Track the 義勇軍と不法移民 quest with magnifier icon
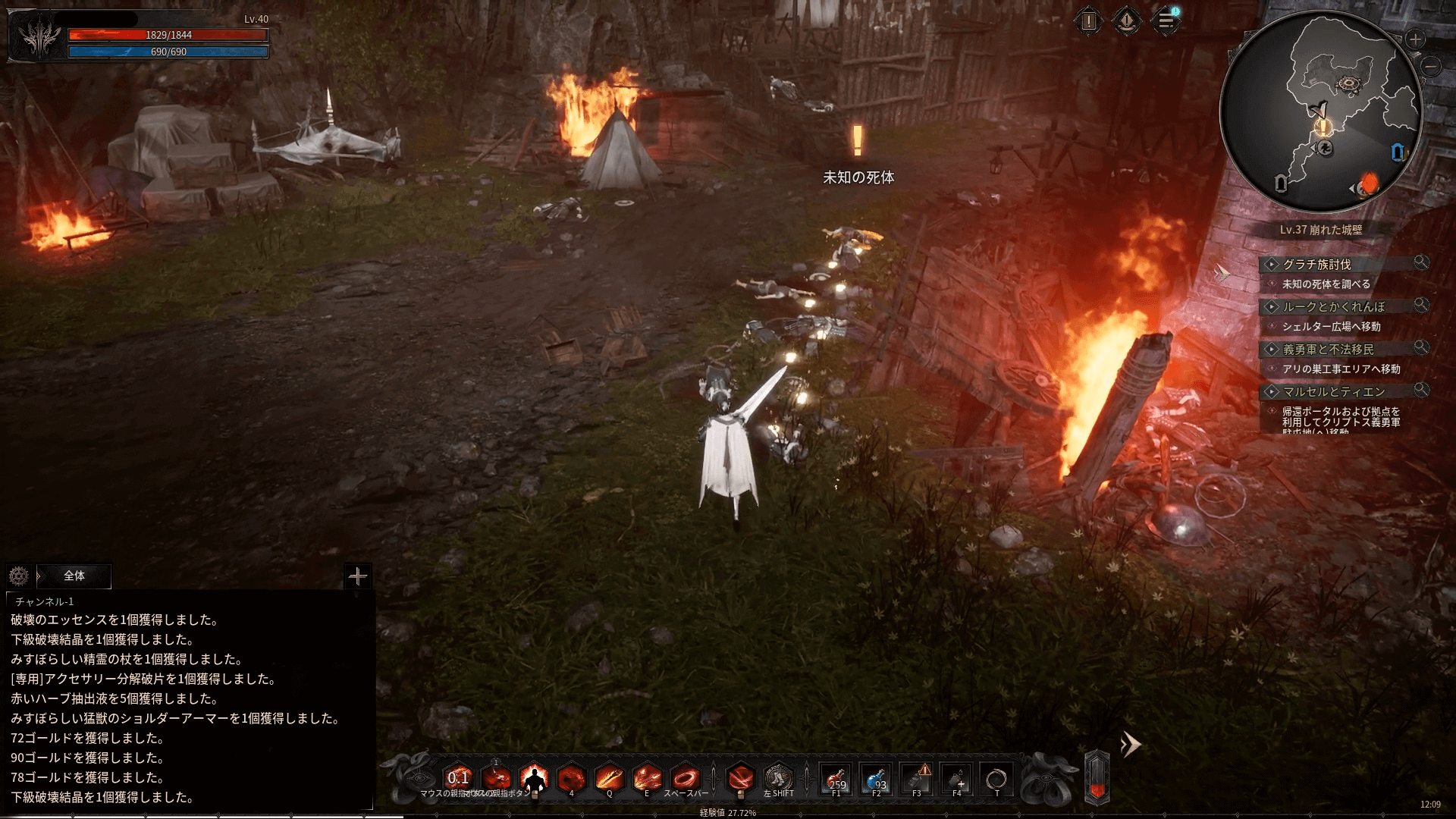 coord(1421,347)
